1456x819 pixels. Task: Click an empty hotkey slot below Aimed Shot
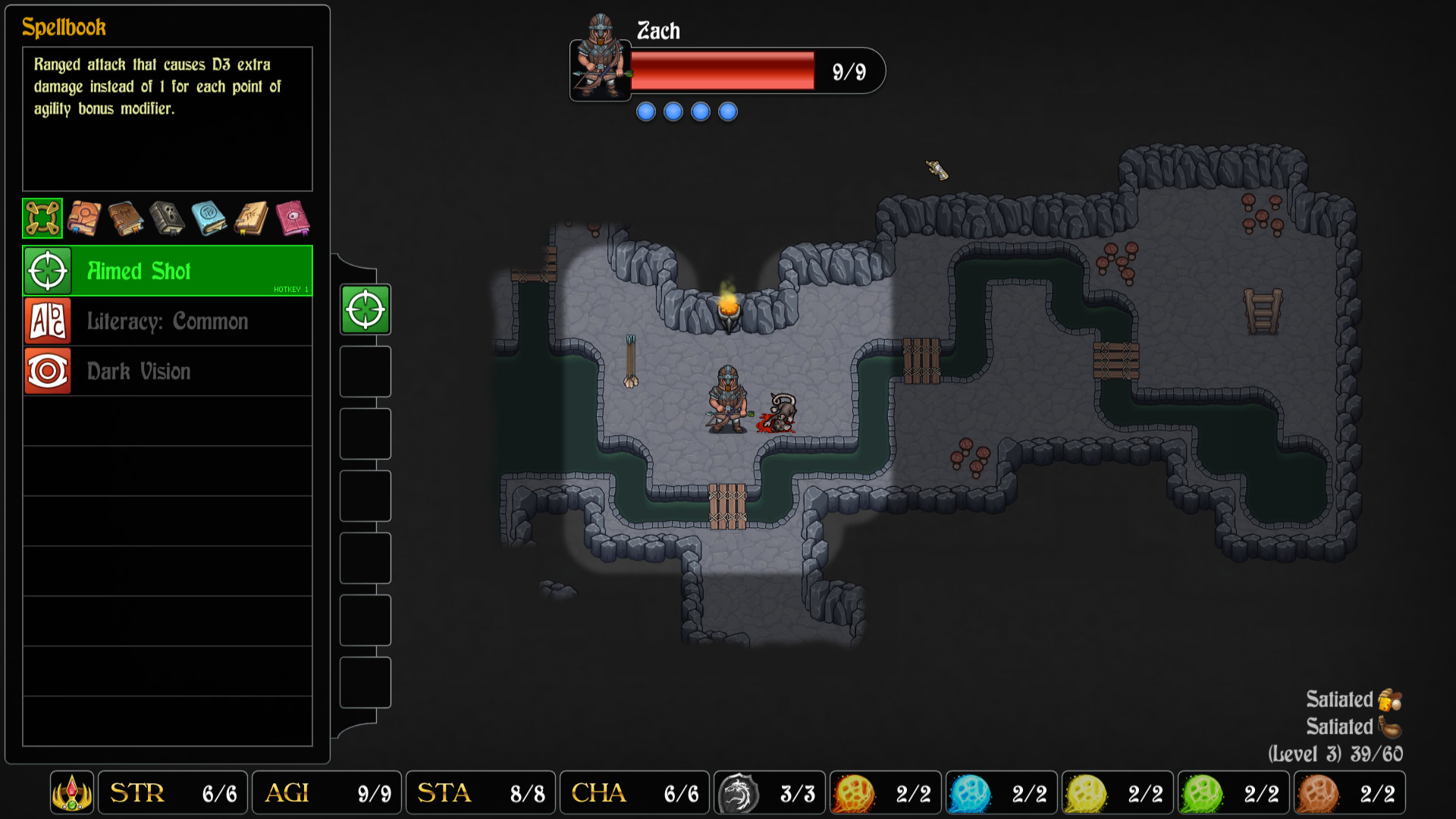366,372
